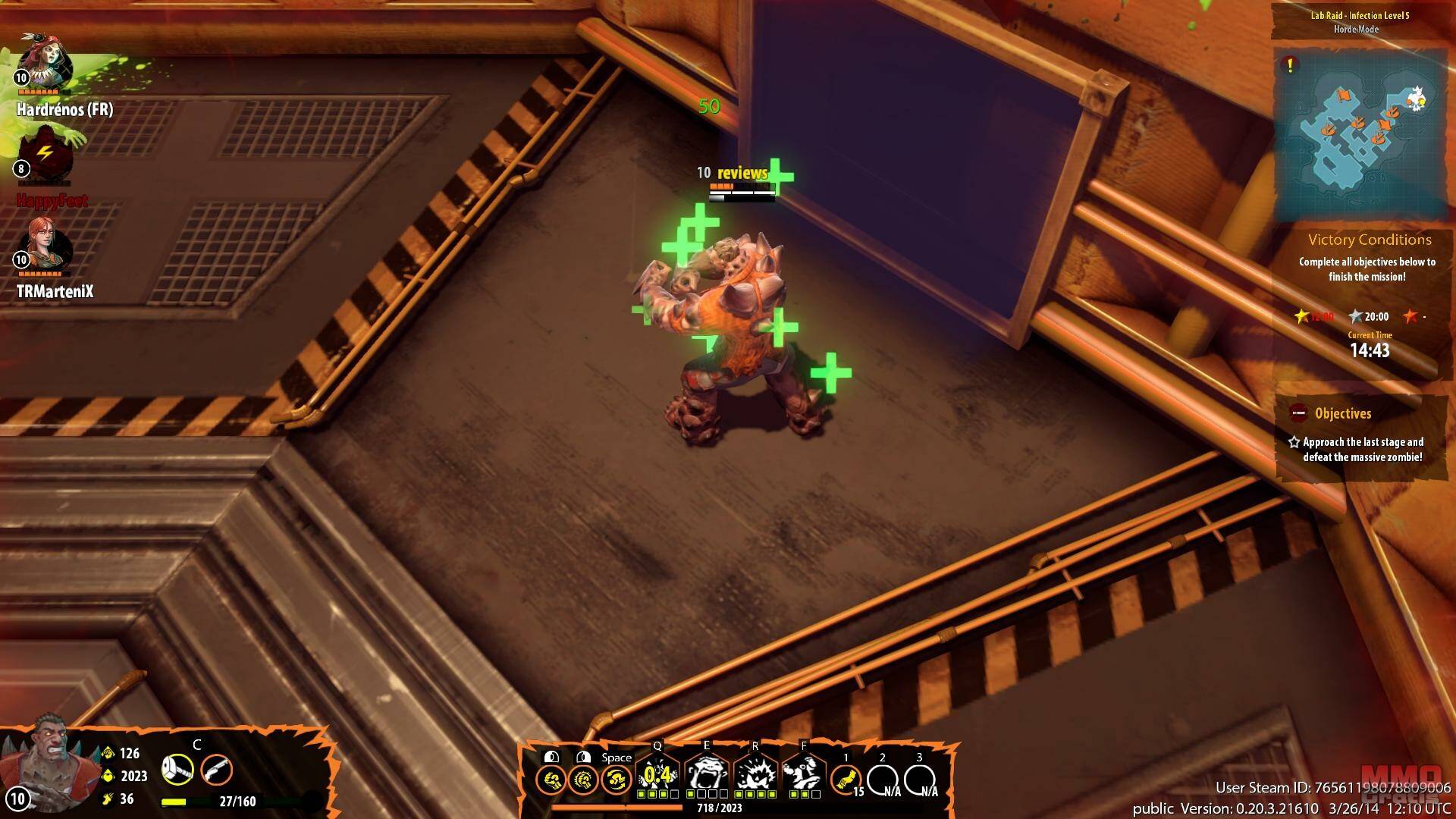Select the hammer melee weapon
The width and height of the screenshot is (1456, 819).
click(177, 770)
